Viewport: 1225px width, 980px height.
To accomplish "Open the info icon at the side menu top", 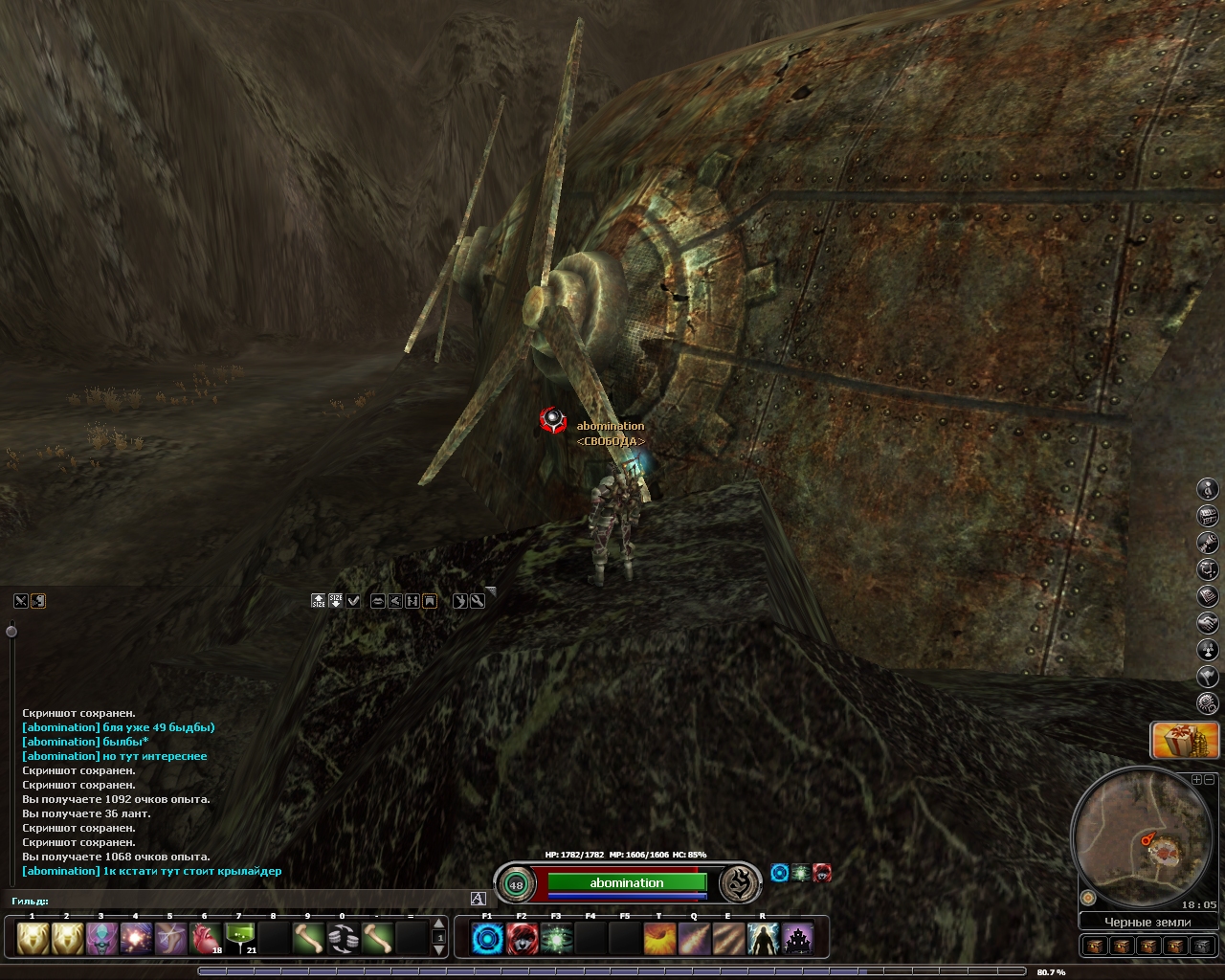I will coord(1209,489).
